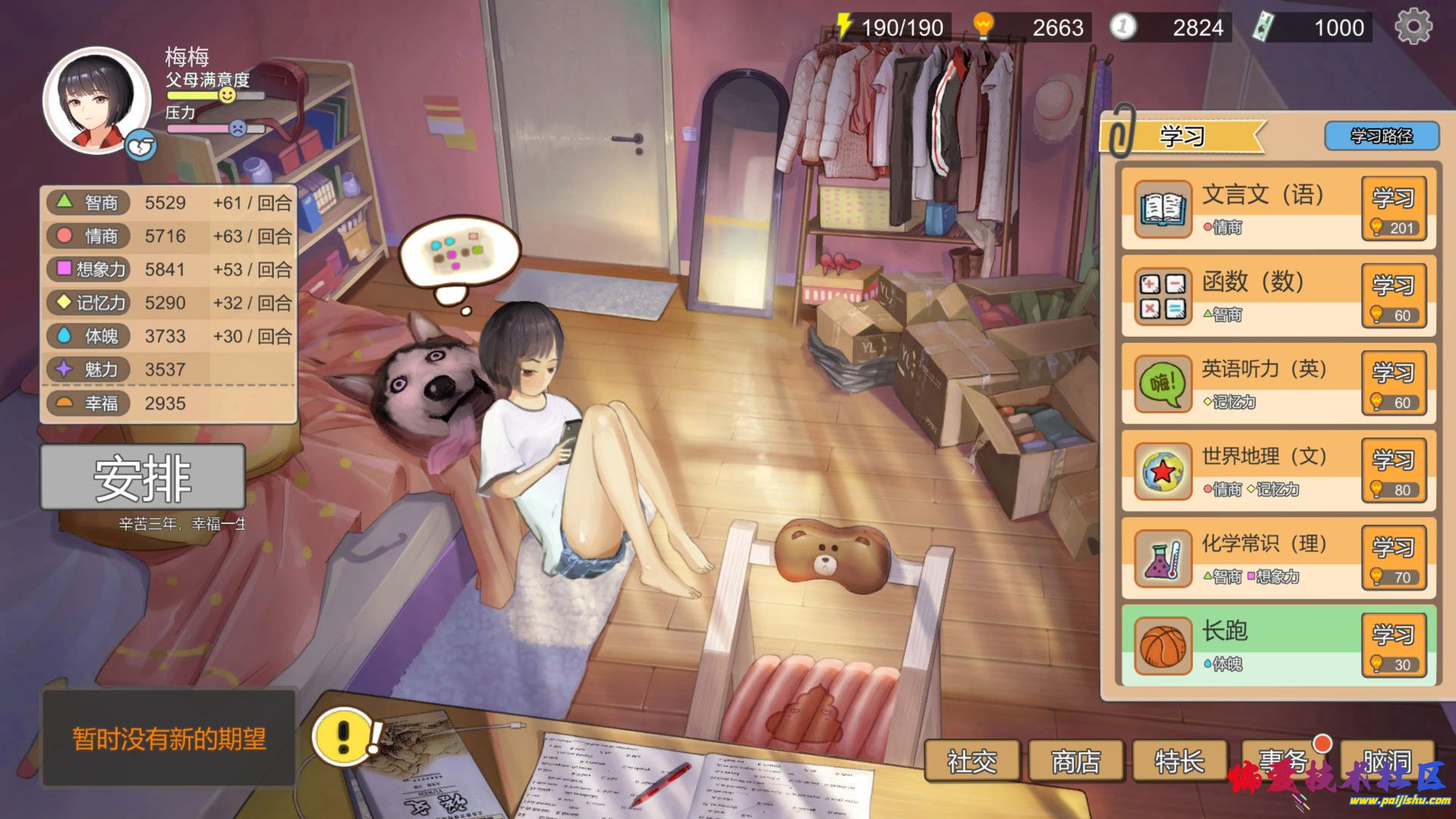The height and width of the screenshot is (819, 1456).
Task: Click the yellow exclamation alert icon
Action: (x=344, y=735)
